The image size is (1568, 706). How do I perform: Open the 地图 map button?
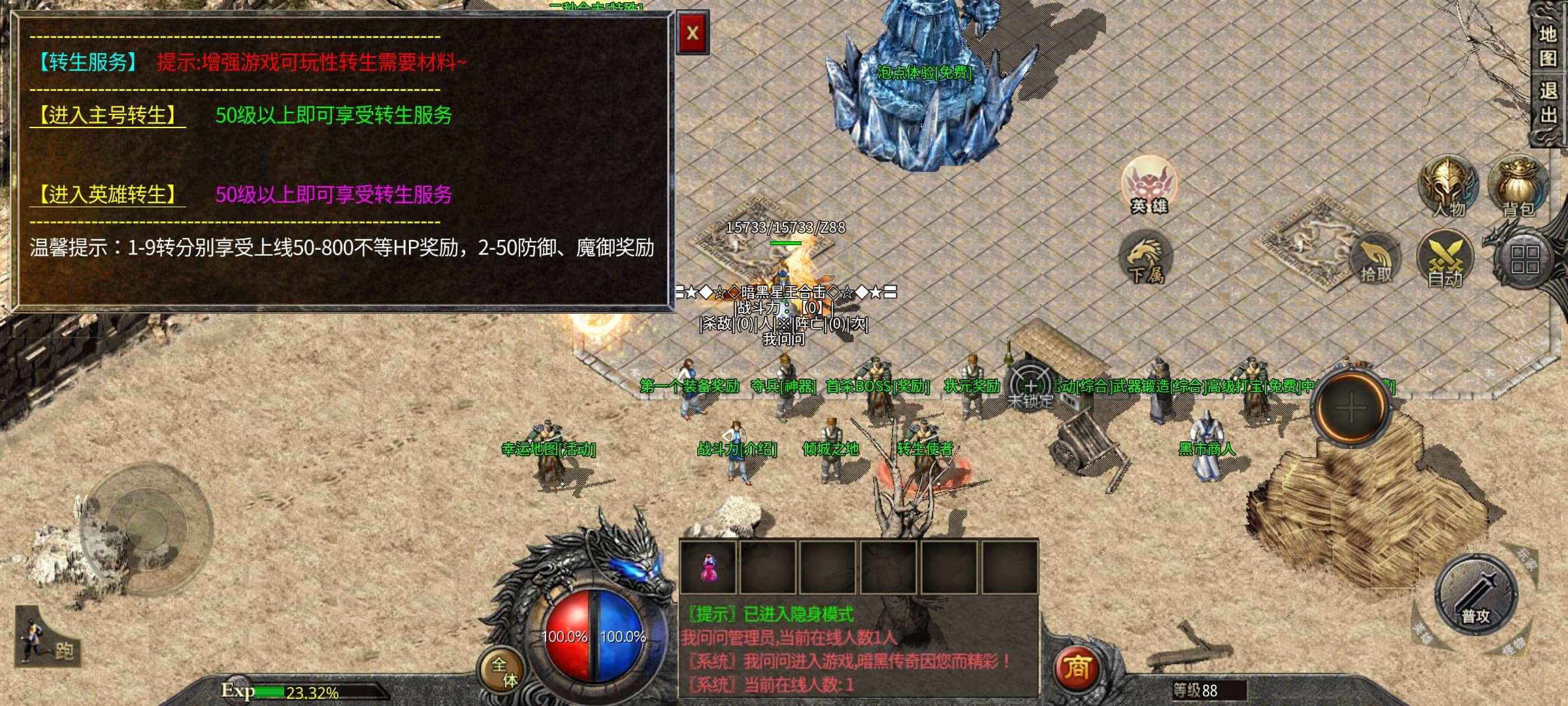point(1547,46)
